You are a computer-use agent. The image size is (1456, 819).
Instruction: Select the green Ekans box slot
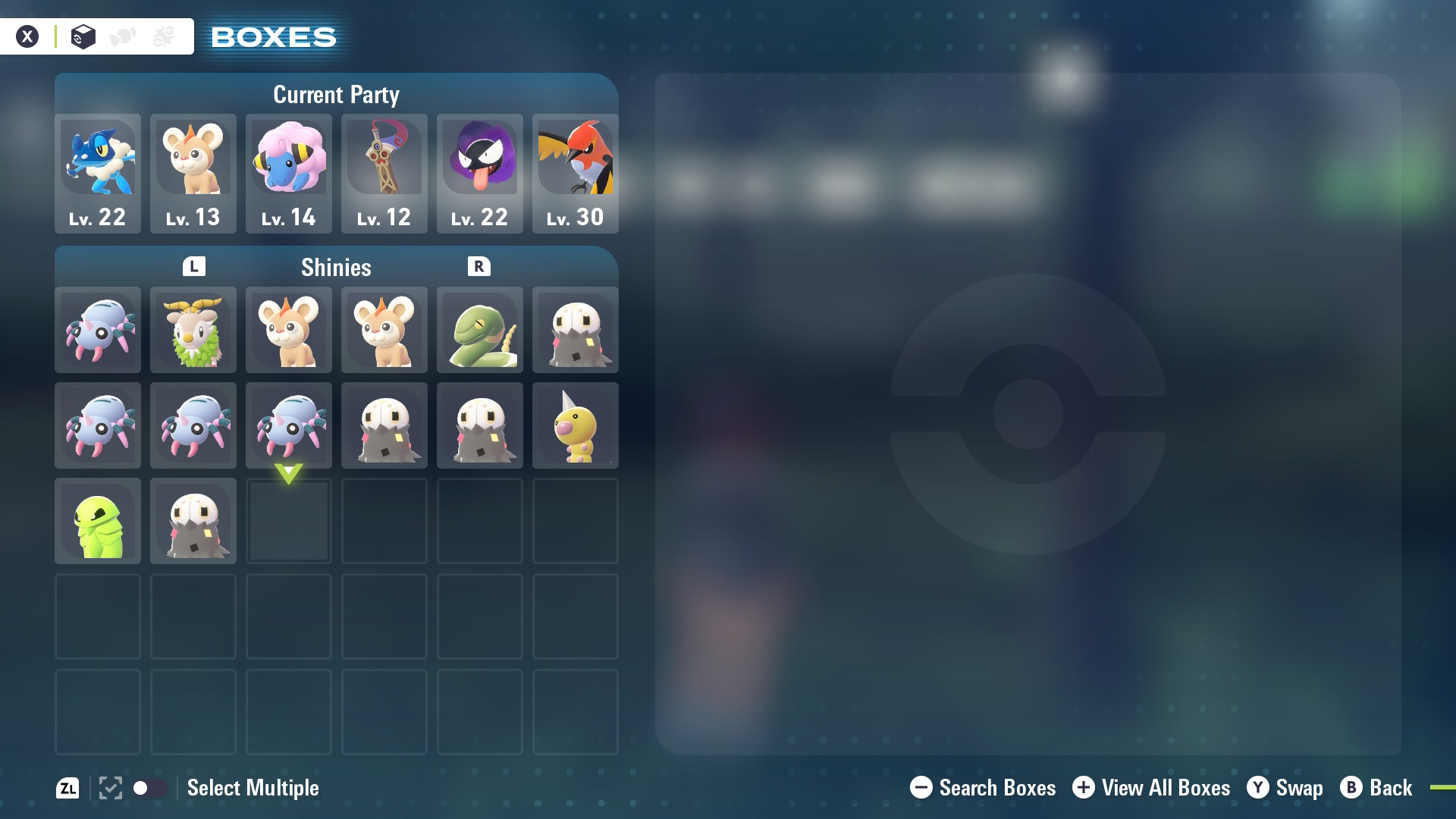click(480, 330)
